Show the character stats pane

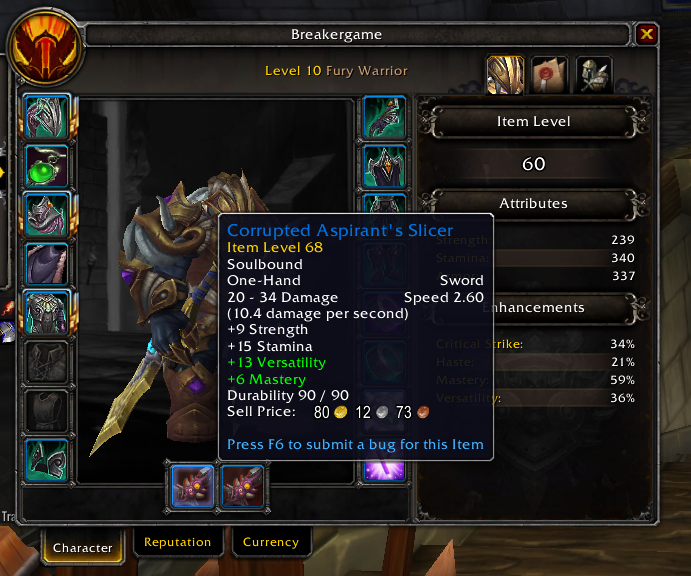tap(506, 76)
